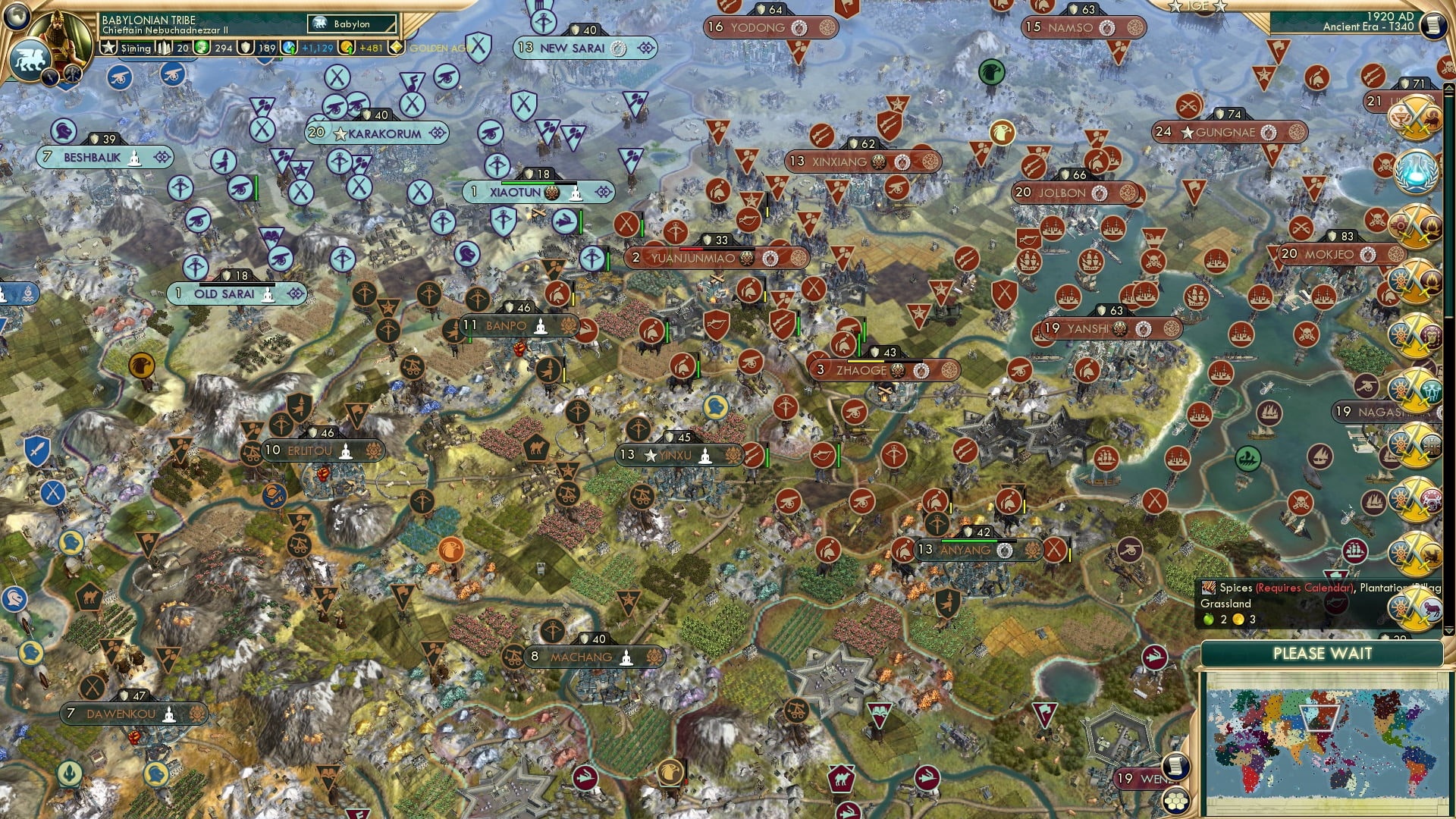This screenshot has height=819, width=1456.
Task: Click the Siming research progress bar
Action: coord(135,47)
